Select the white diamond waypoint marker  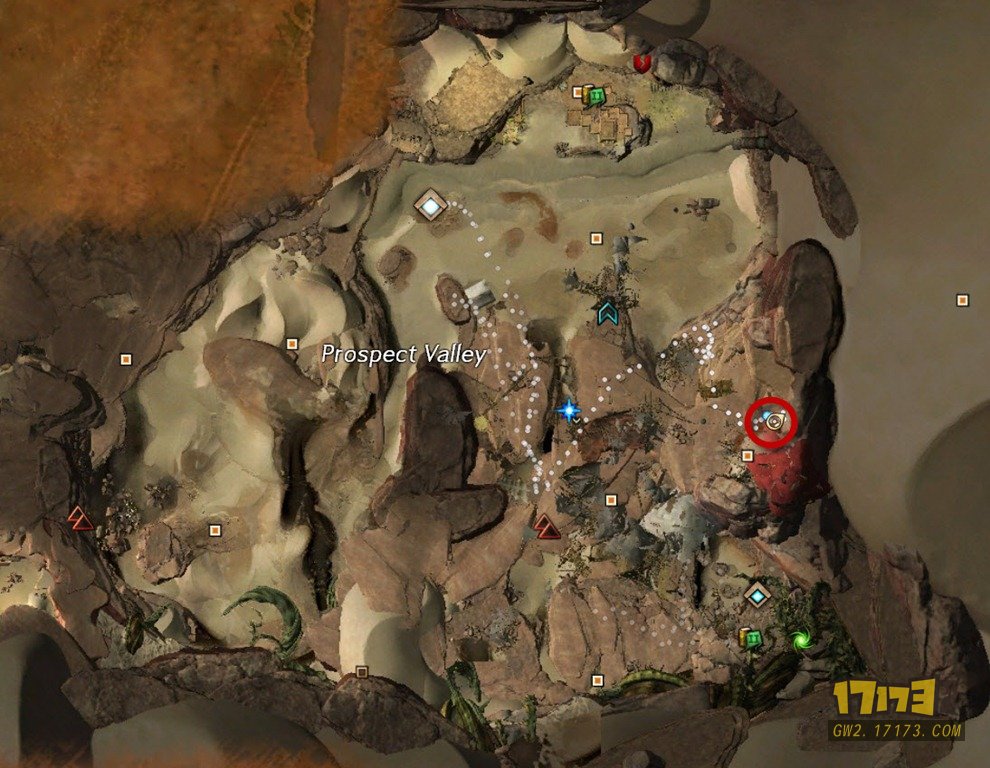pos(431,206)
